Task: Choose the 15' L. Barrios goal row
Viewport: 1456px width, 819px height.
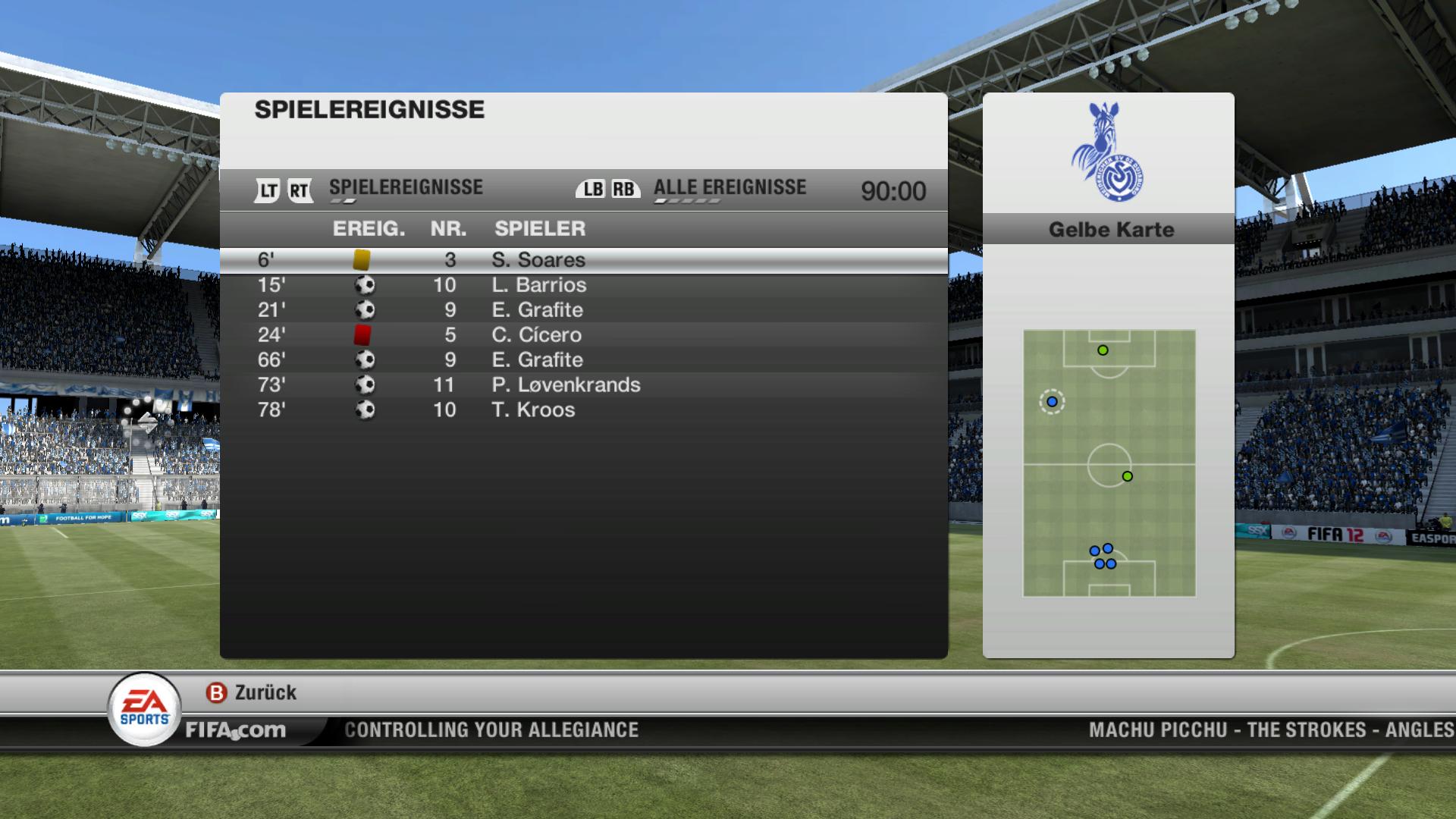Action: coord(582,285)
